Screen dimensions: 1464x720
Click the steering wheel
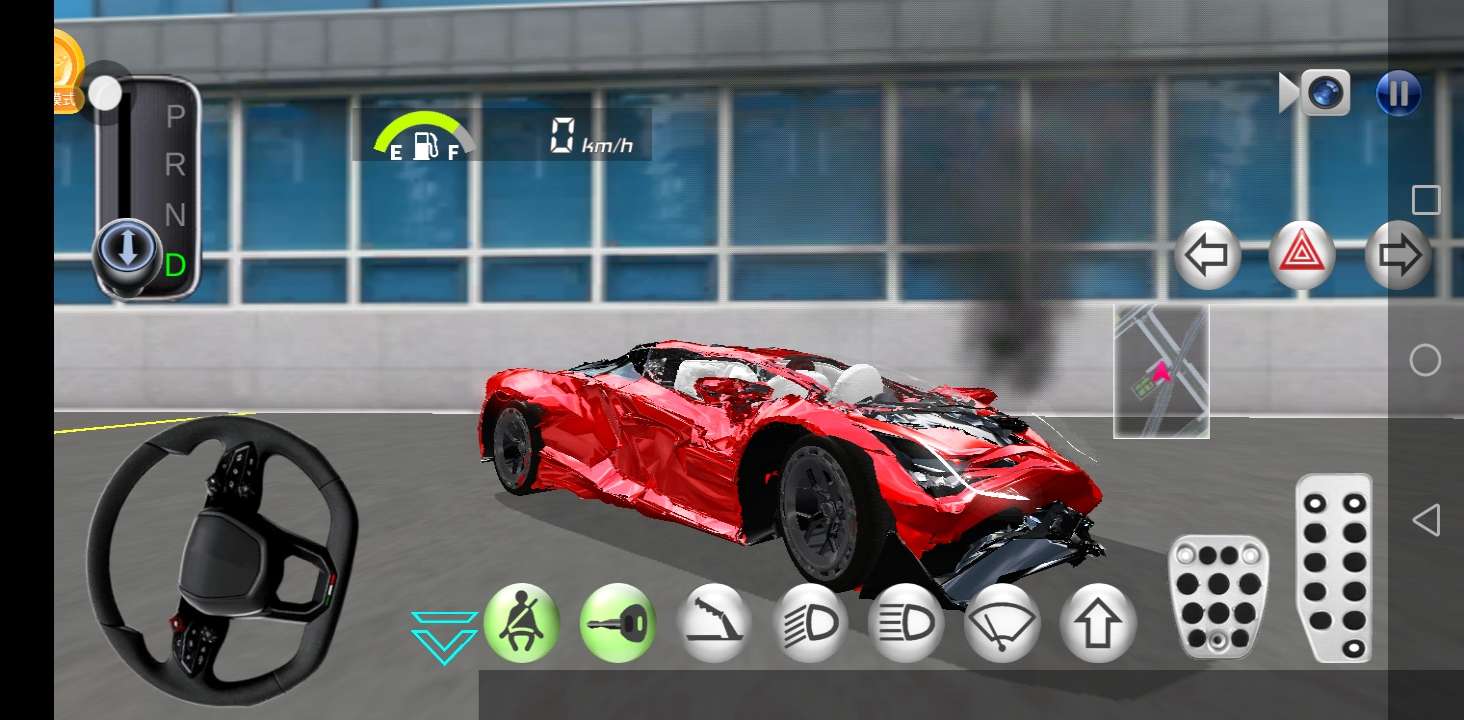[x=222, y=560]
